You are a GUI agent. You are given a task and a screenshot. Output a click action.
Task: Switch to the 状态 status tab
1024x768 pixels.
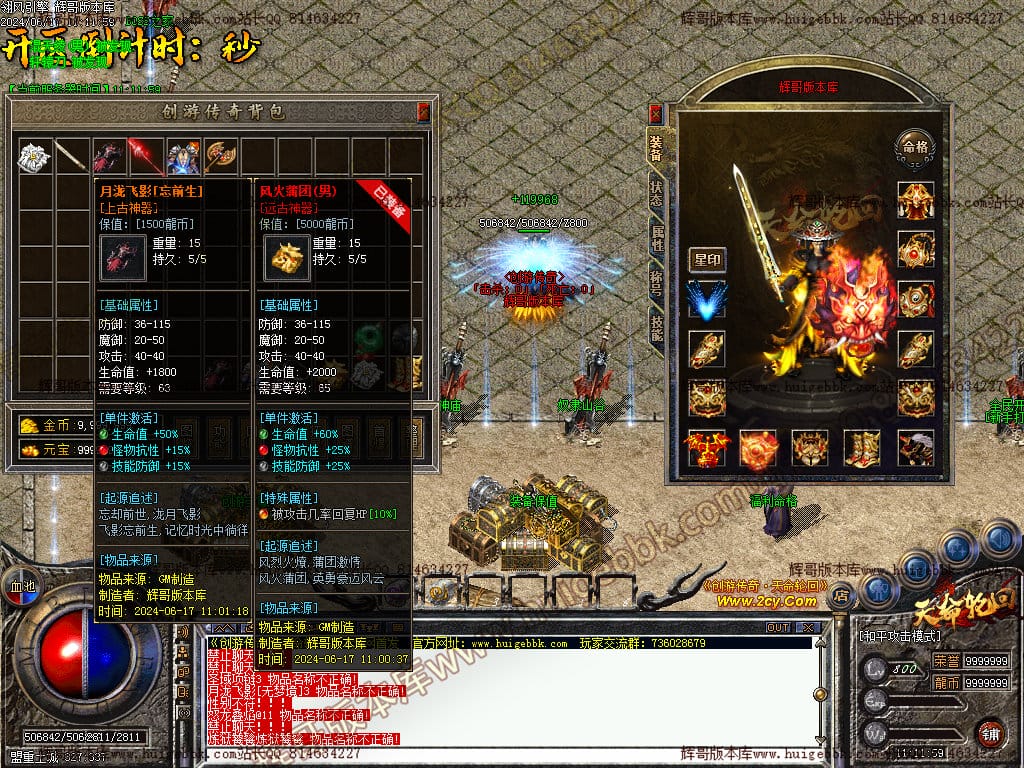[x=656, y=194]
